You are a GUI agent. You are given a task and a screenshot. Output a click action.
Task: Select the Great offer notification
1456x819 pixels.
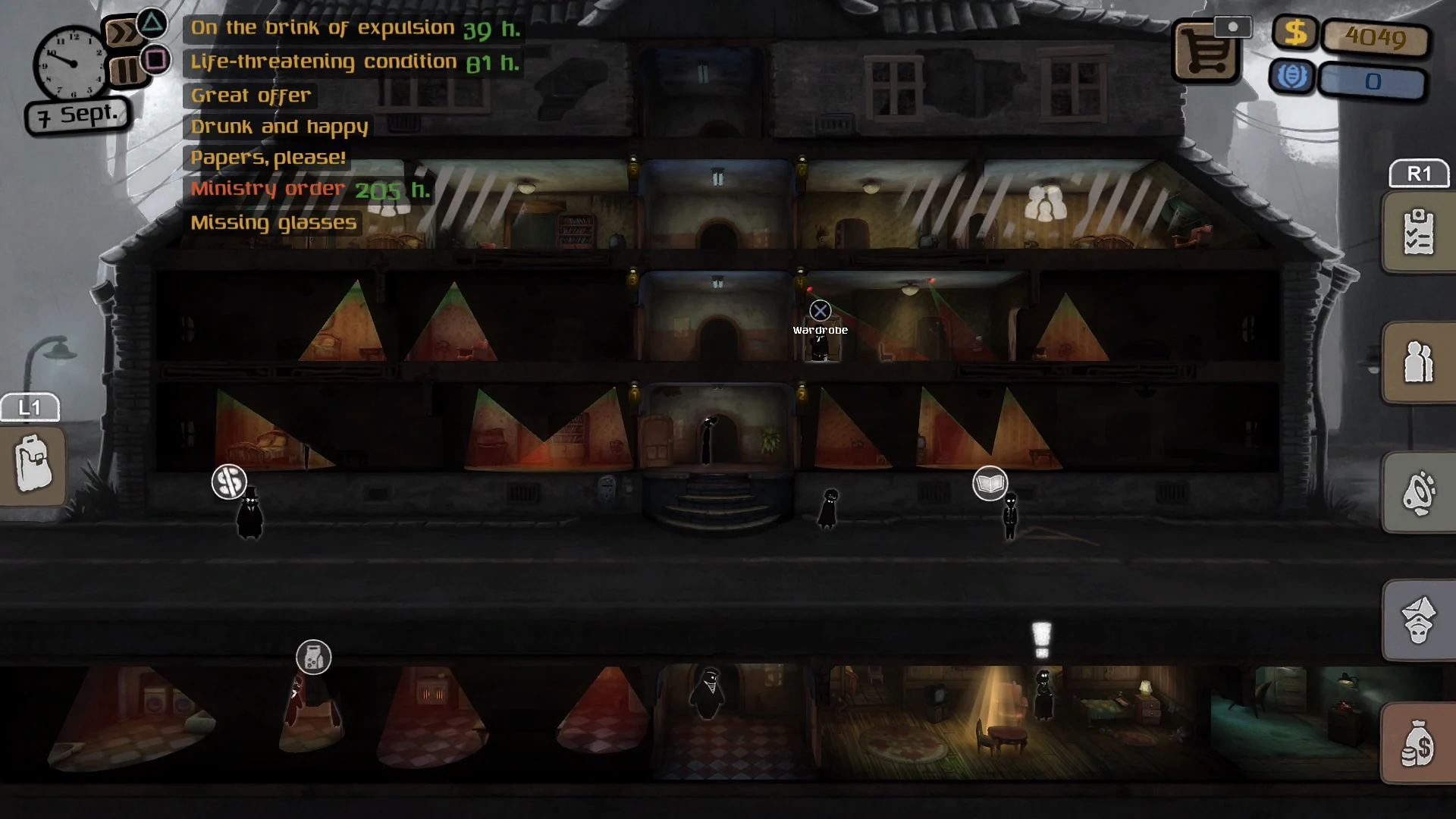[251, 96]
